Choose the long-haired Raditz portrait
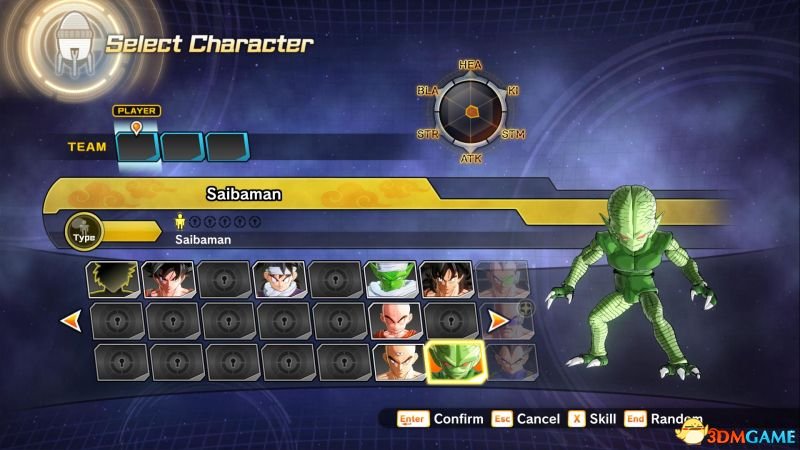The image size is (800, 450). [445, 279]
